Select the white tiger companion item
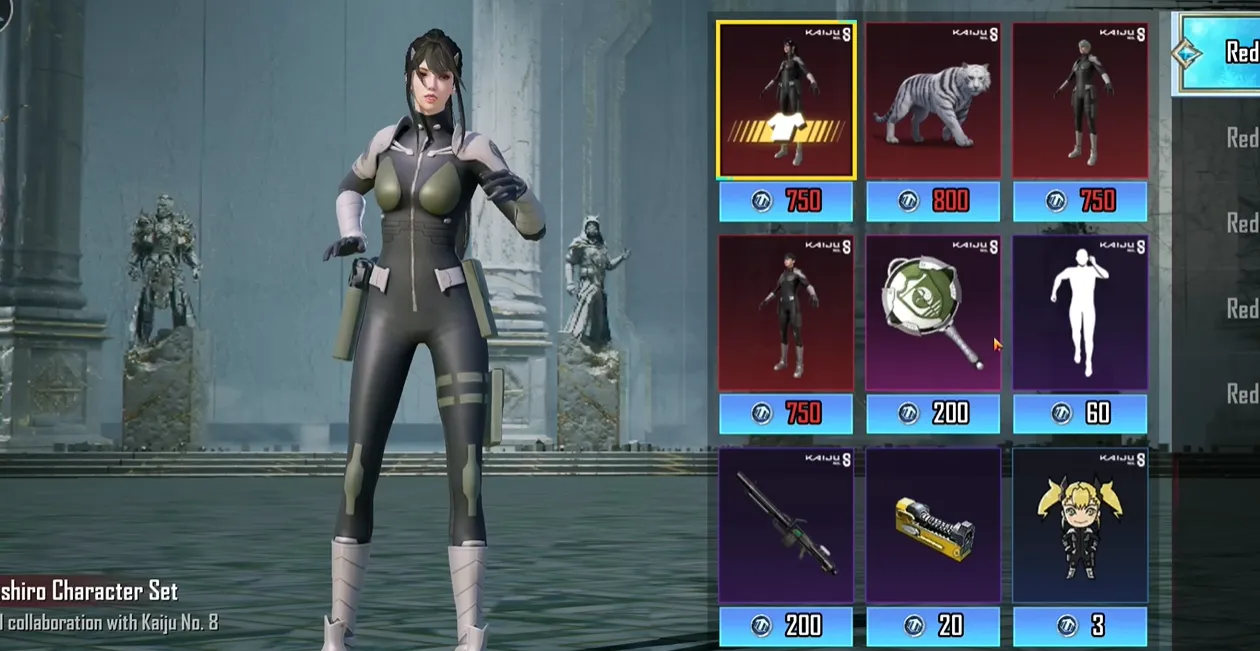Image resolution: width=1260 pixels, height=651 pixels. coord(932,100)
